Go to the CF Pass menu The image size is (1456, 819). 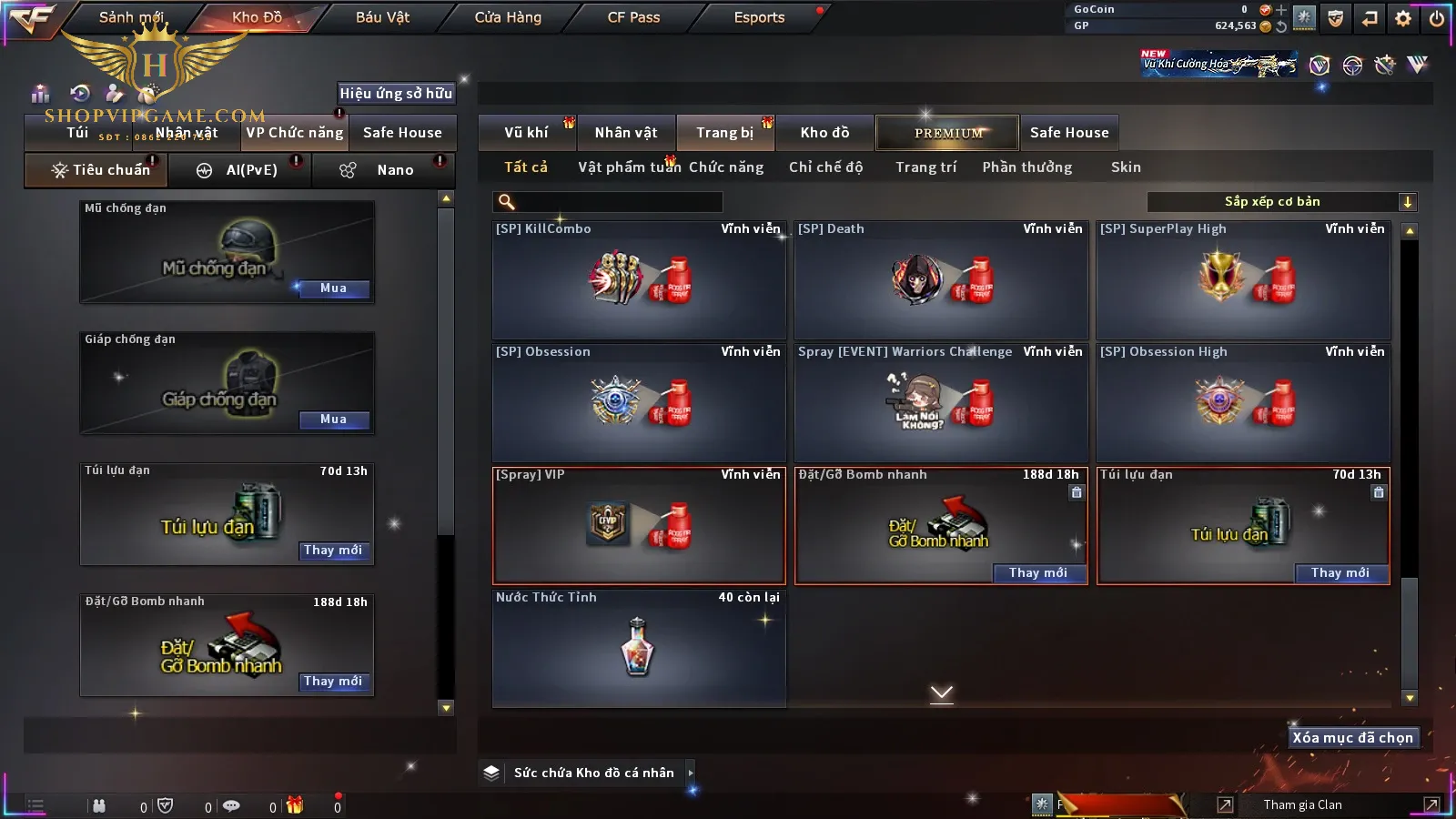tap(633, 17)
